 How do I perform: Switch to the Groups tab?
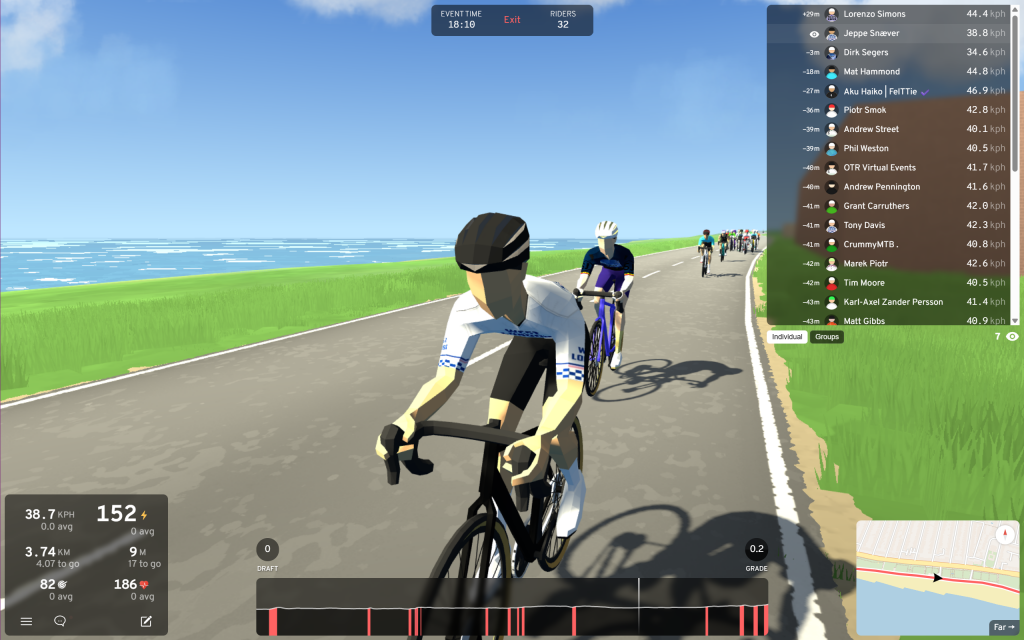coord(827,337)
